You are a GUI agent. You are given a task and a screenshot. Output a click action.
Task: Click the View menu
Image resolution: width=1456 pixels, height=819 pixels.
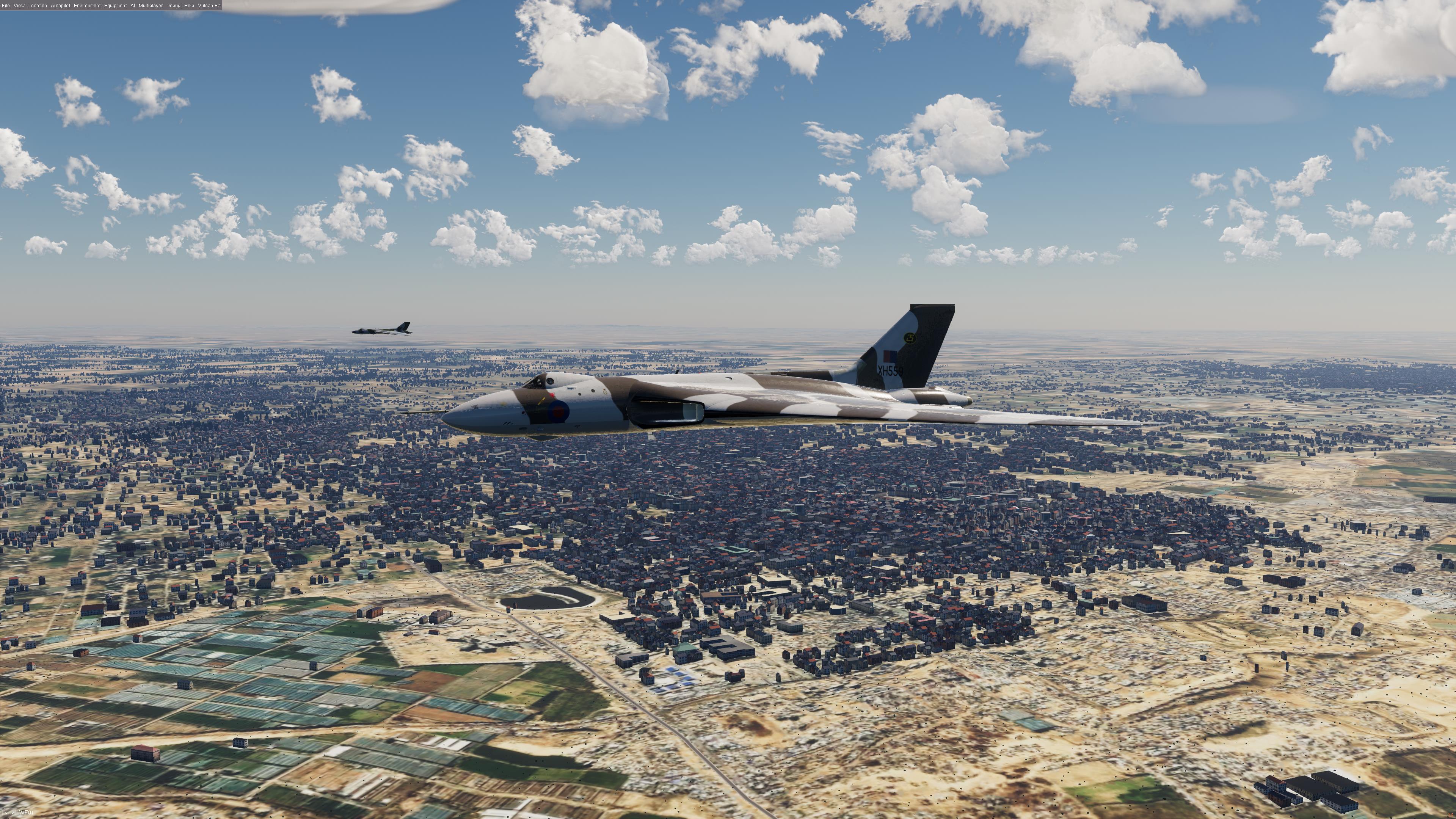(19, 6)
